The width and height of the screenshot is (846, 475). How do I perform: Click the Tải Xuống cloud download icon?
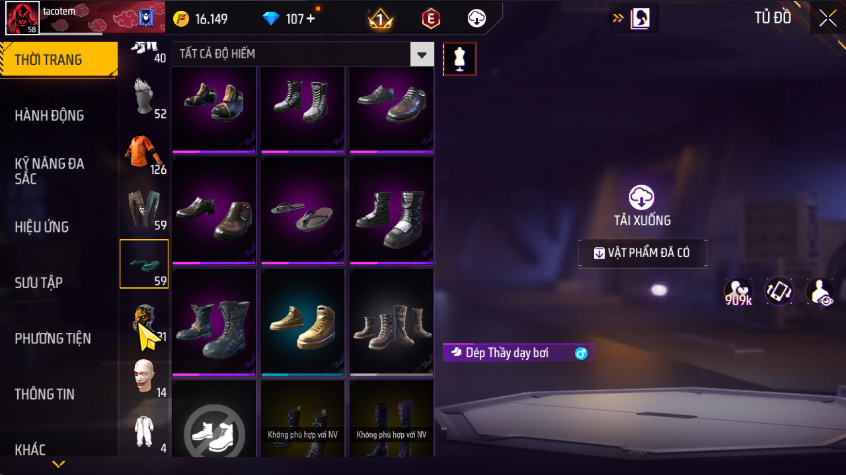pyautogui.click(x=641, y=197)
